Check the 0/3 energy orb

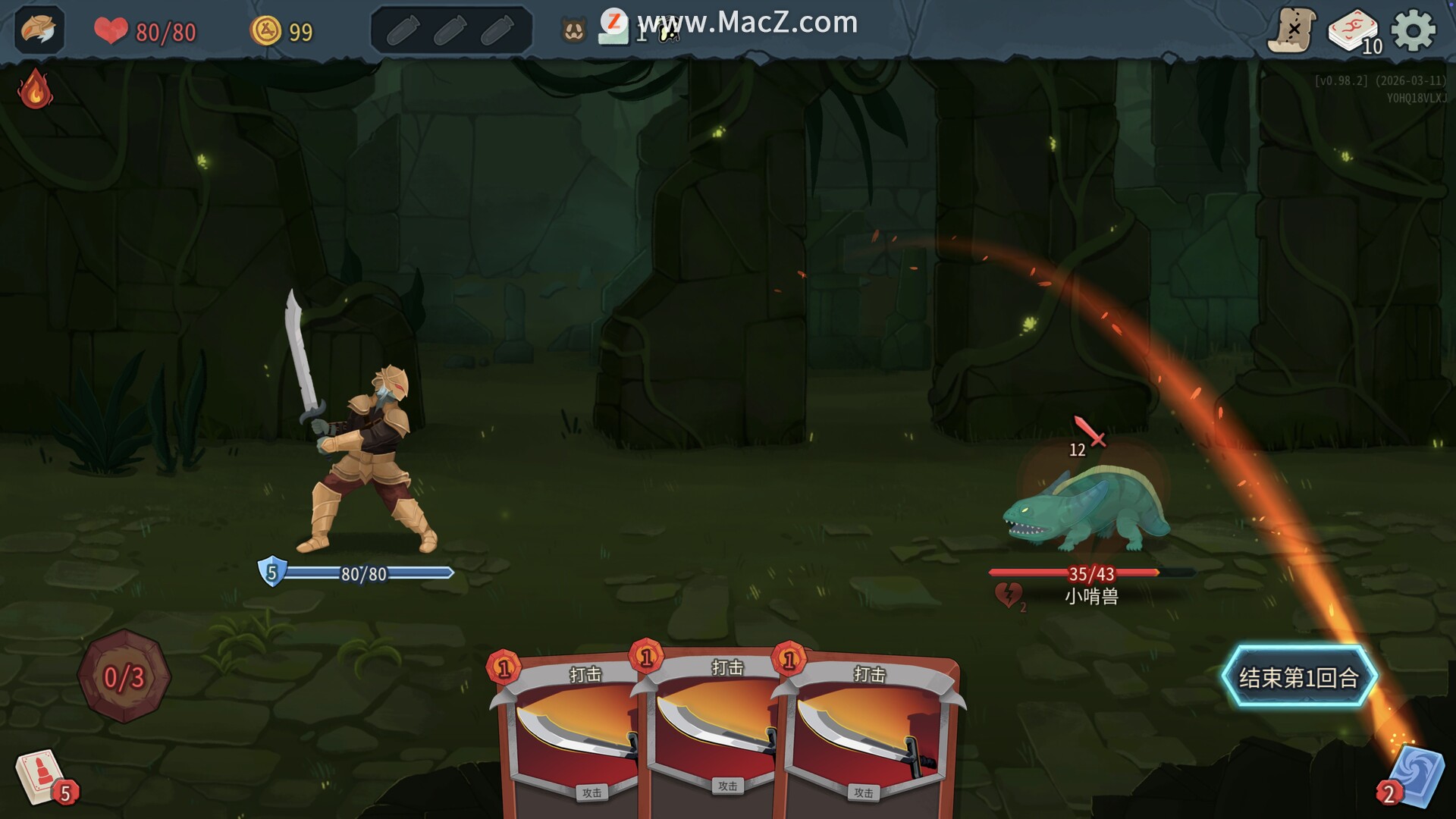tap(124, 676)
